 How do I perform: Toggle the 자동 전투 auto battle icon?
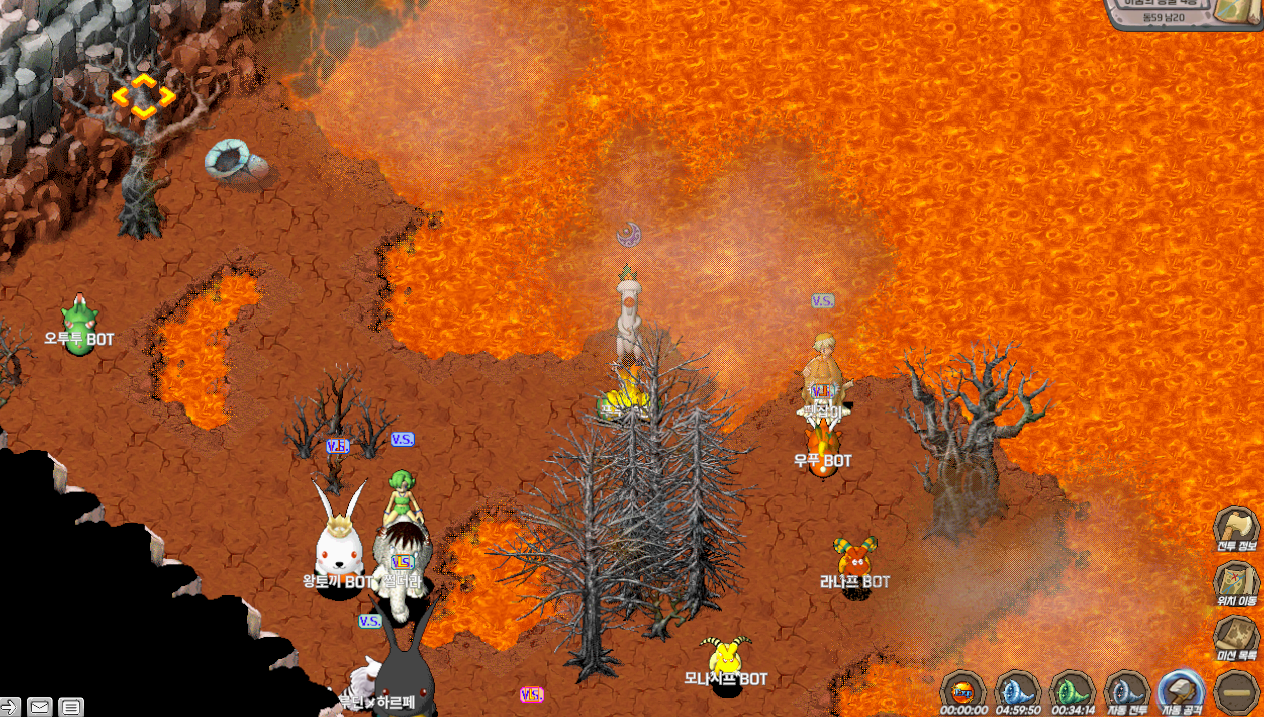coord(1127,691)
